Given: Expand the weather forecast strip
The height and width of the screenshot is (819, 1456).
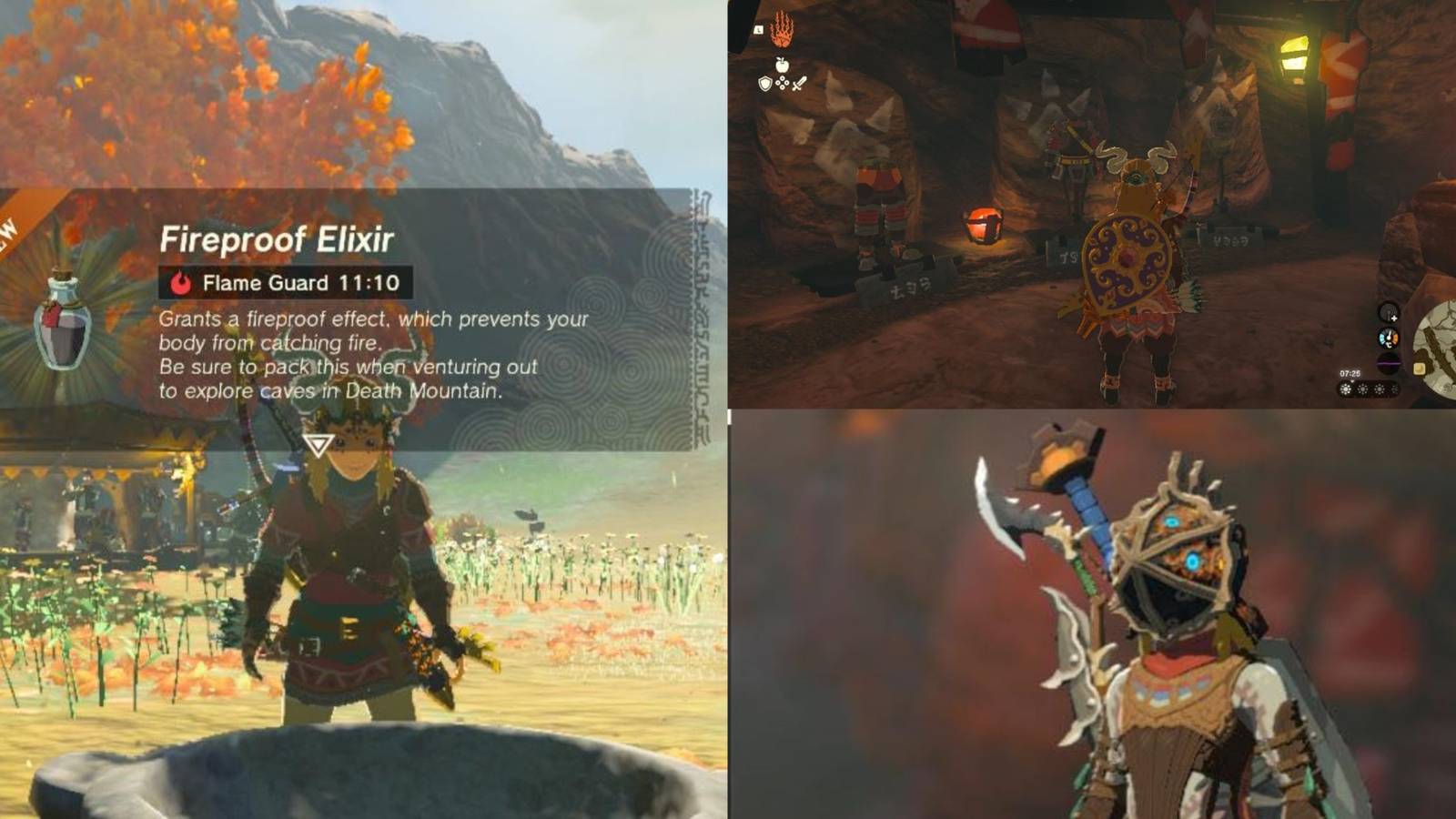Looking at the screenshot, I should pyautogui.click(x=1367, y=389).
